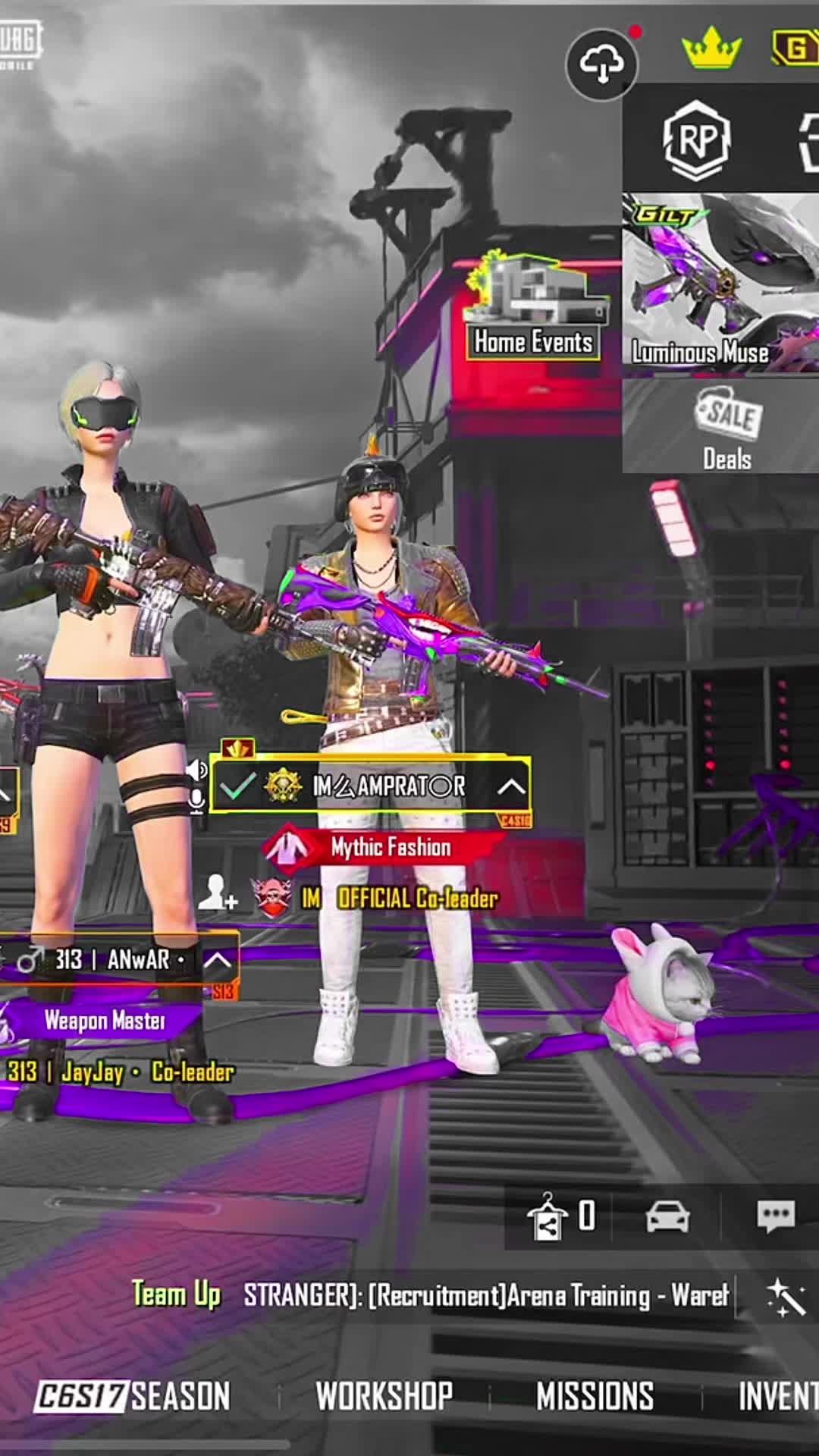Viewport: 819px width, 1456px height.
Task: Select the Mythic Fashion title badge
Action: [384, 847]
